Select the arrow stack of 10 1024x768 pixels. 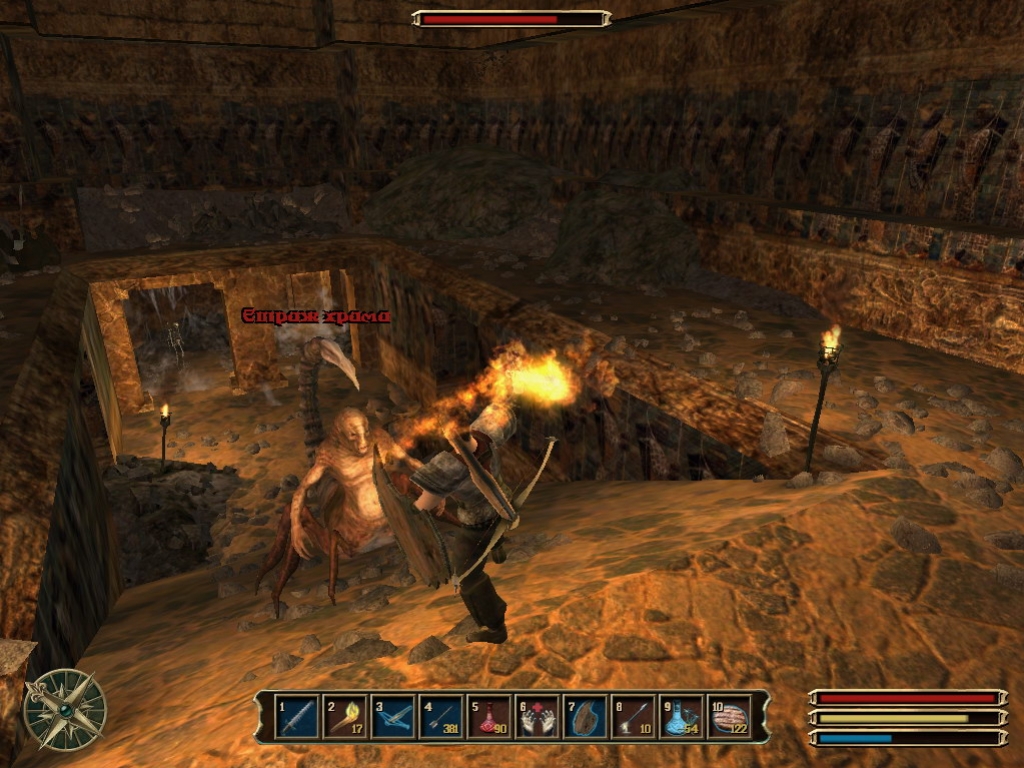633,717
